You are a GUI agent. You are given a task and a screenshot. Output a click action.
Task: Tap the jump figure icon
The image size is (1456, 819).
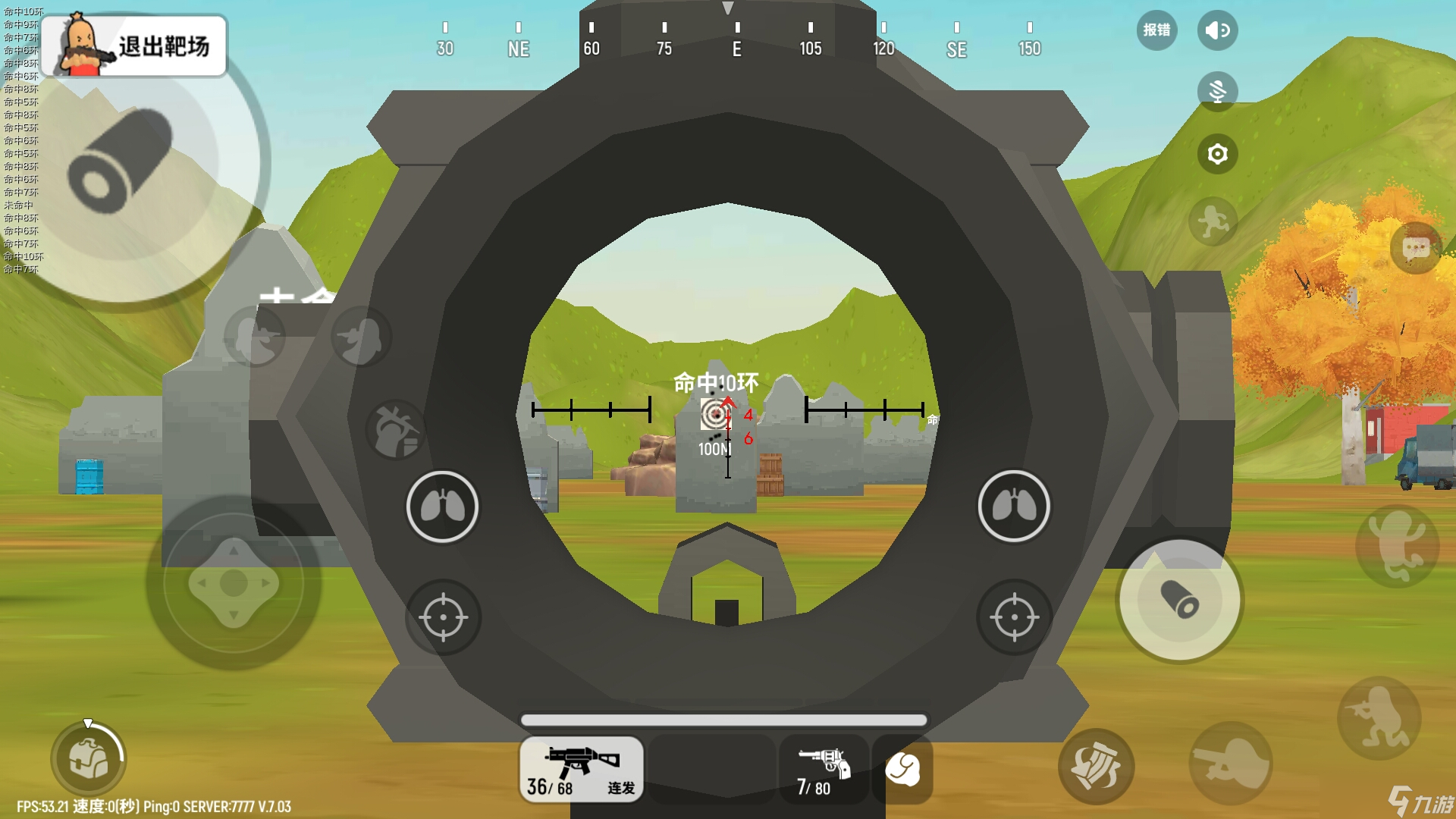point(1397,546)
